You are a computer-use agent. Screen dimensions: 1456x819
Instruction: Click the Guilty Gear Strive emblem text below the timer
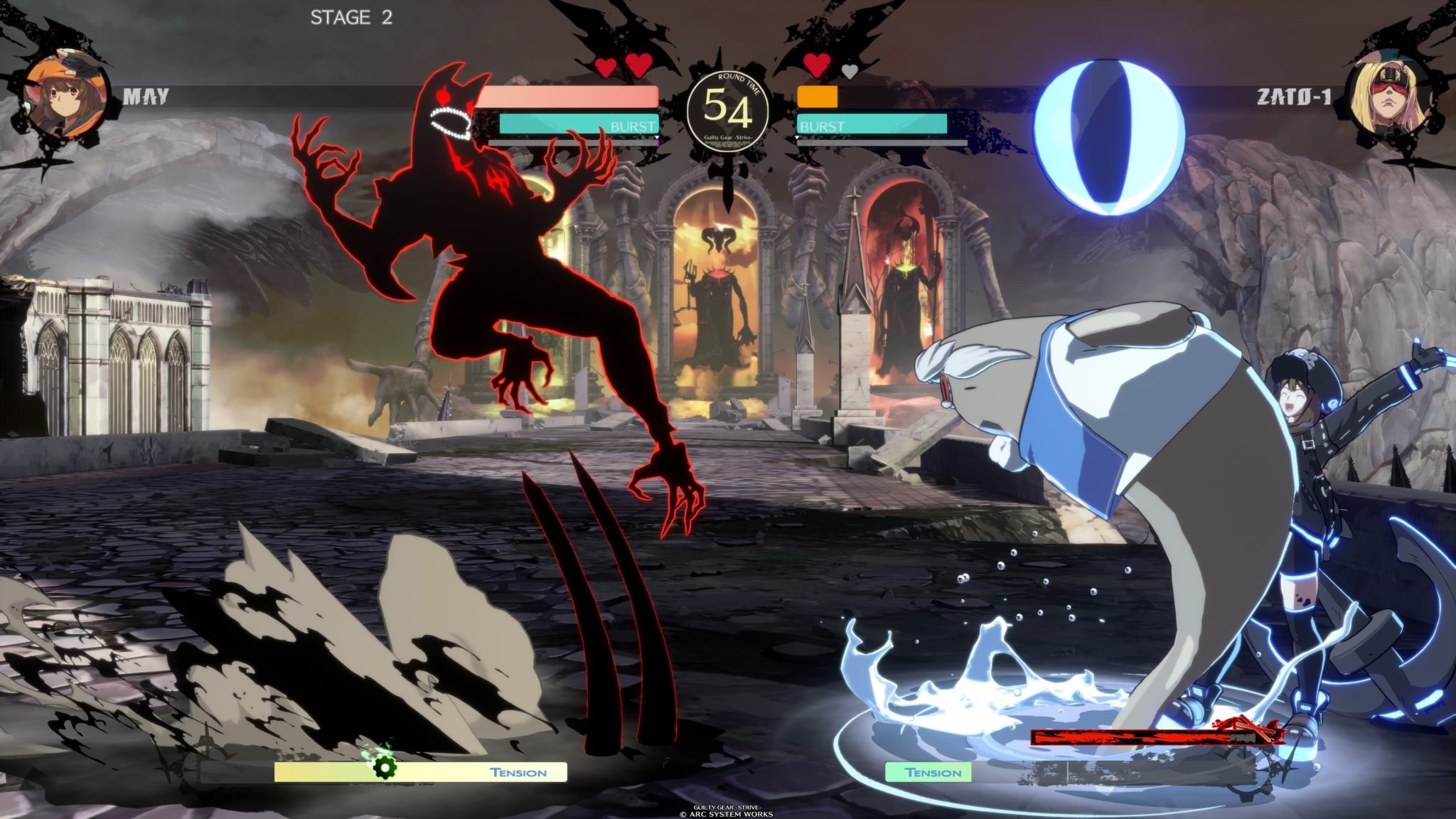click(727, 136)
